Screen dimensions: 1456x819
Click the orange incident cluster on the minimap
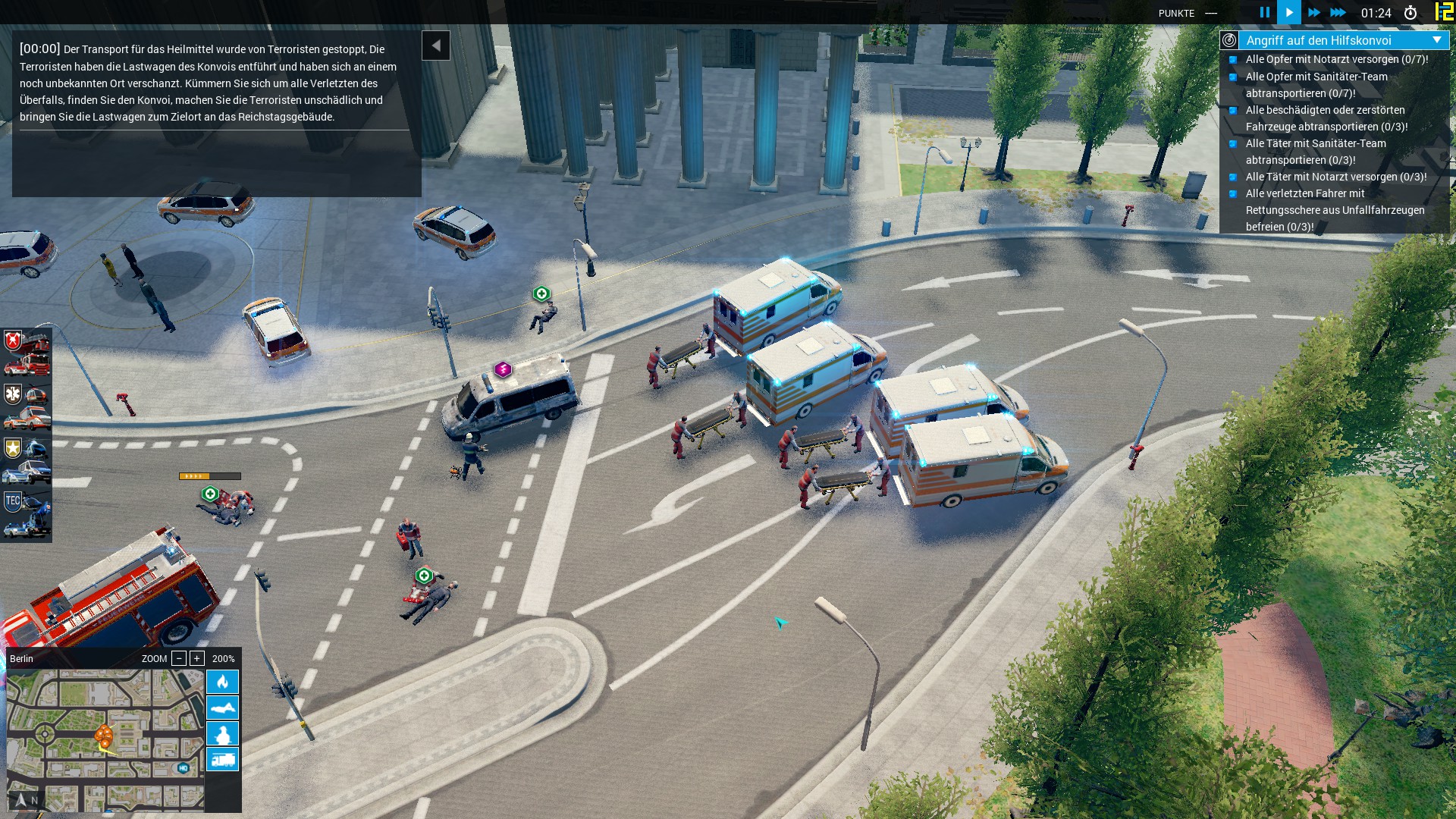pyautogui.click(x=105, y=735)
